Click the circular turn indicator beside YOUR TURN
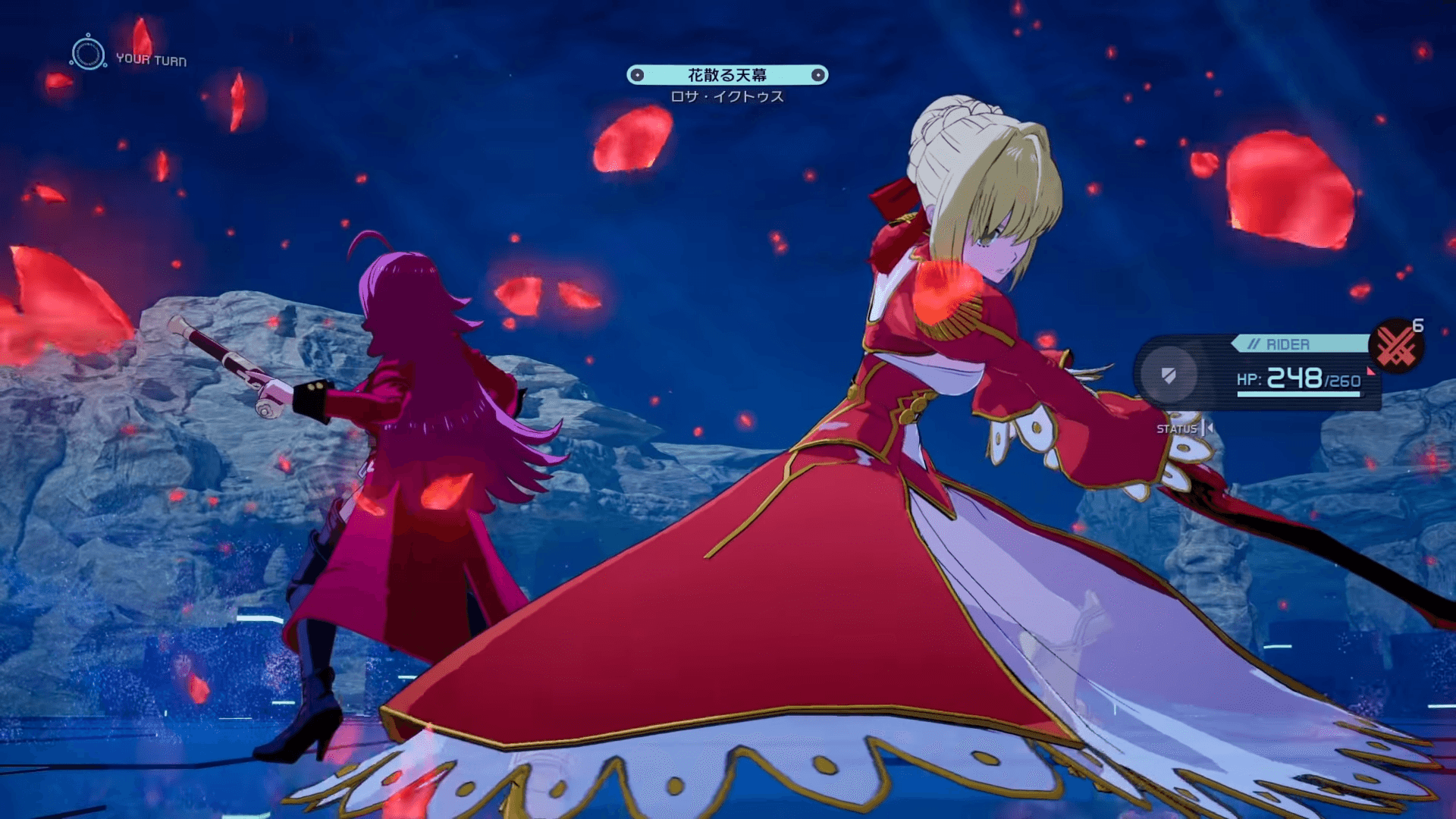1456x819 pixels. click(90, 53)
